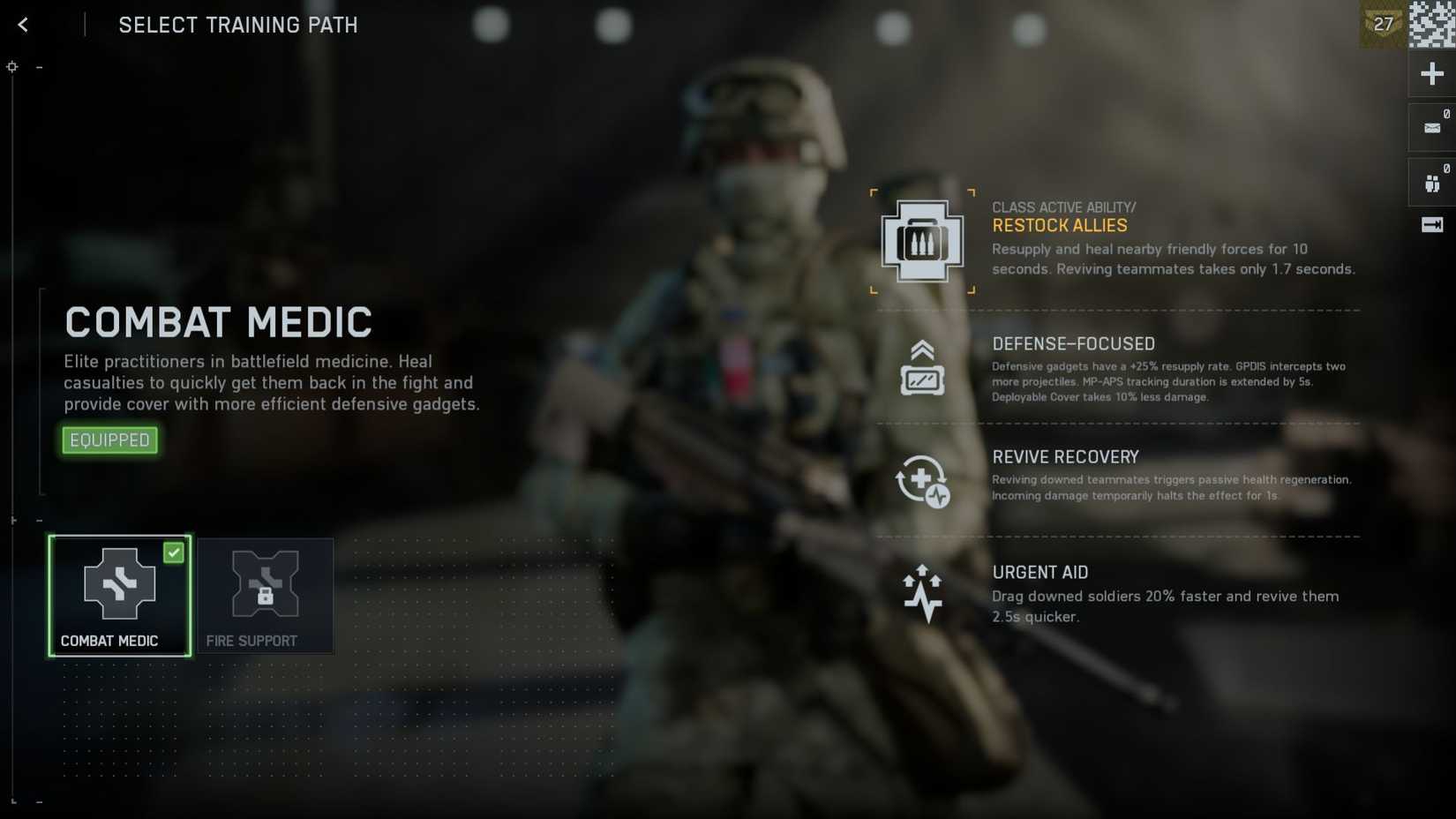Click the rank 27 insignia badge

1383,24
